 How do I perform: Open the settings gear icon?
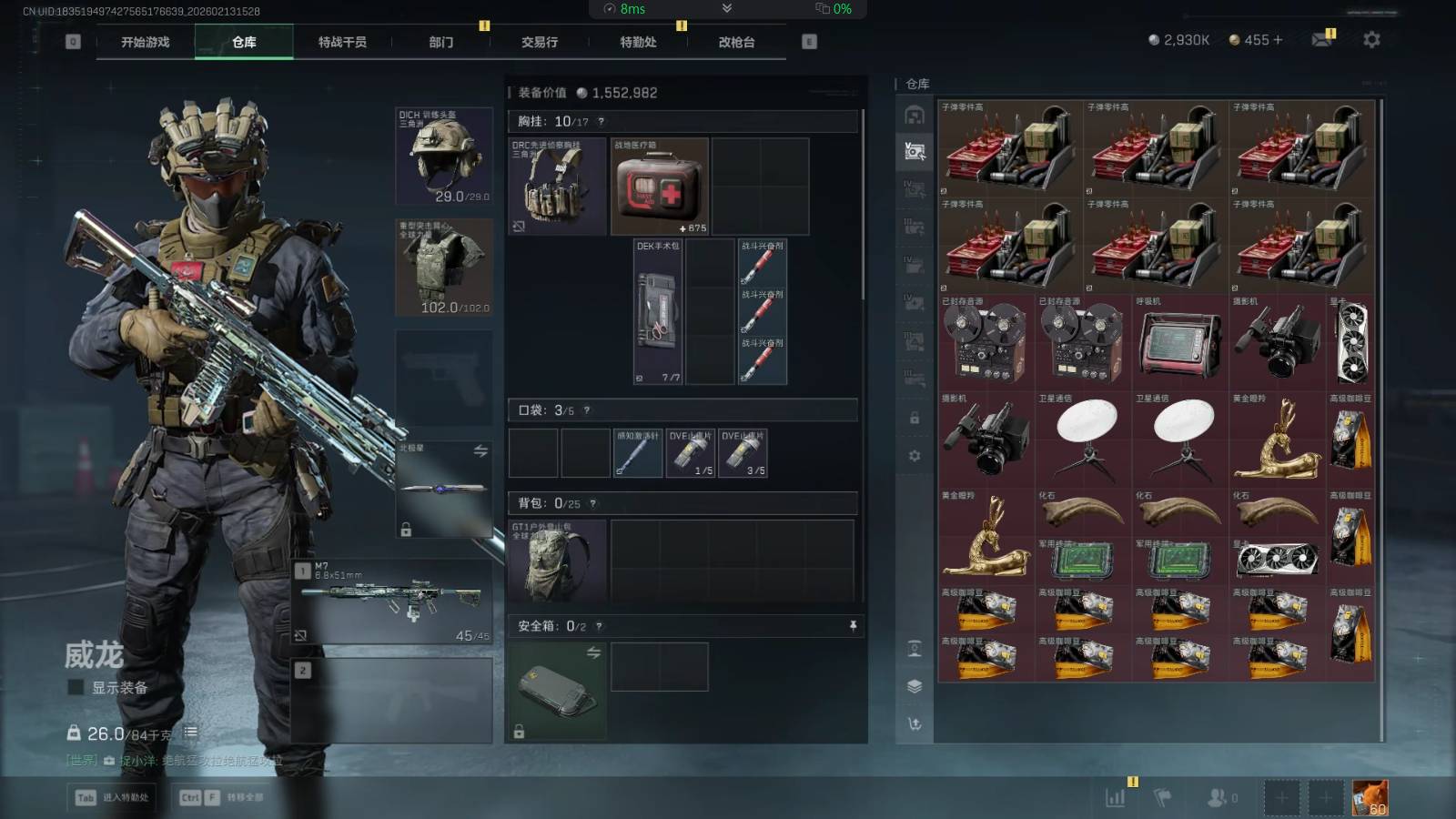tap(1371, 40)
